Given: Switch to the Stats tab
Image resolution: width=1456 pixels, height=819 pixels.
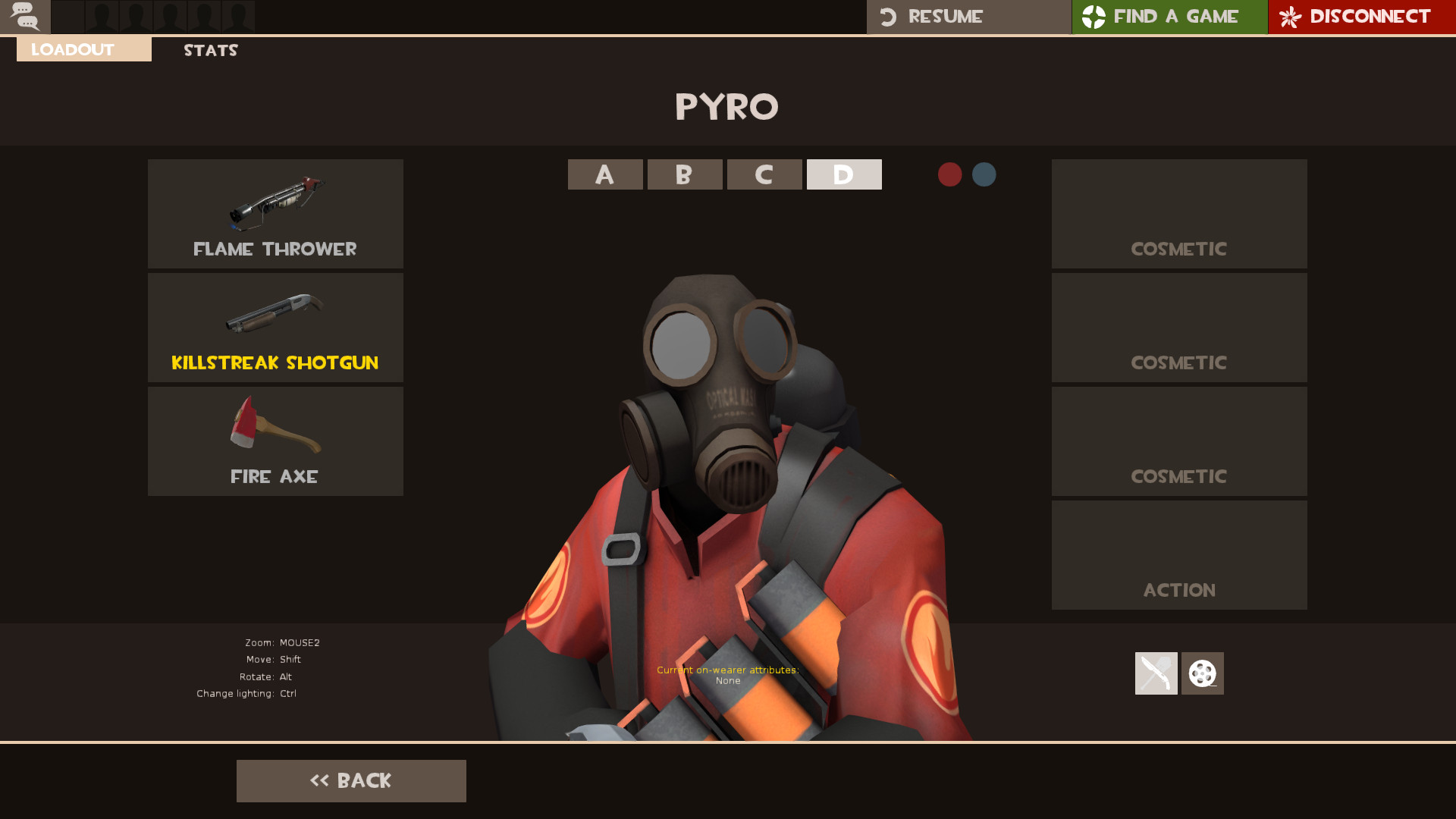Looking at the screenshot, I should pos(210,50).
